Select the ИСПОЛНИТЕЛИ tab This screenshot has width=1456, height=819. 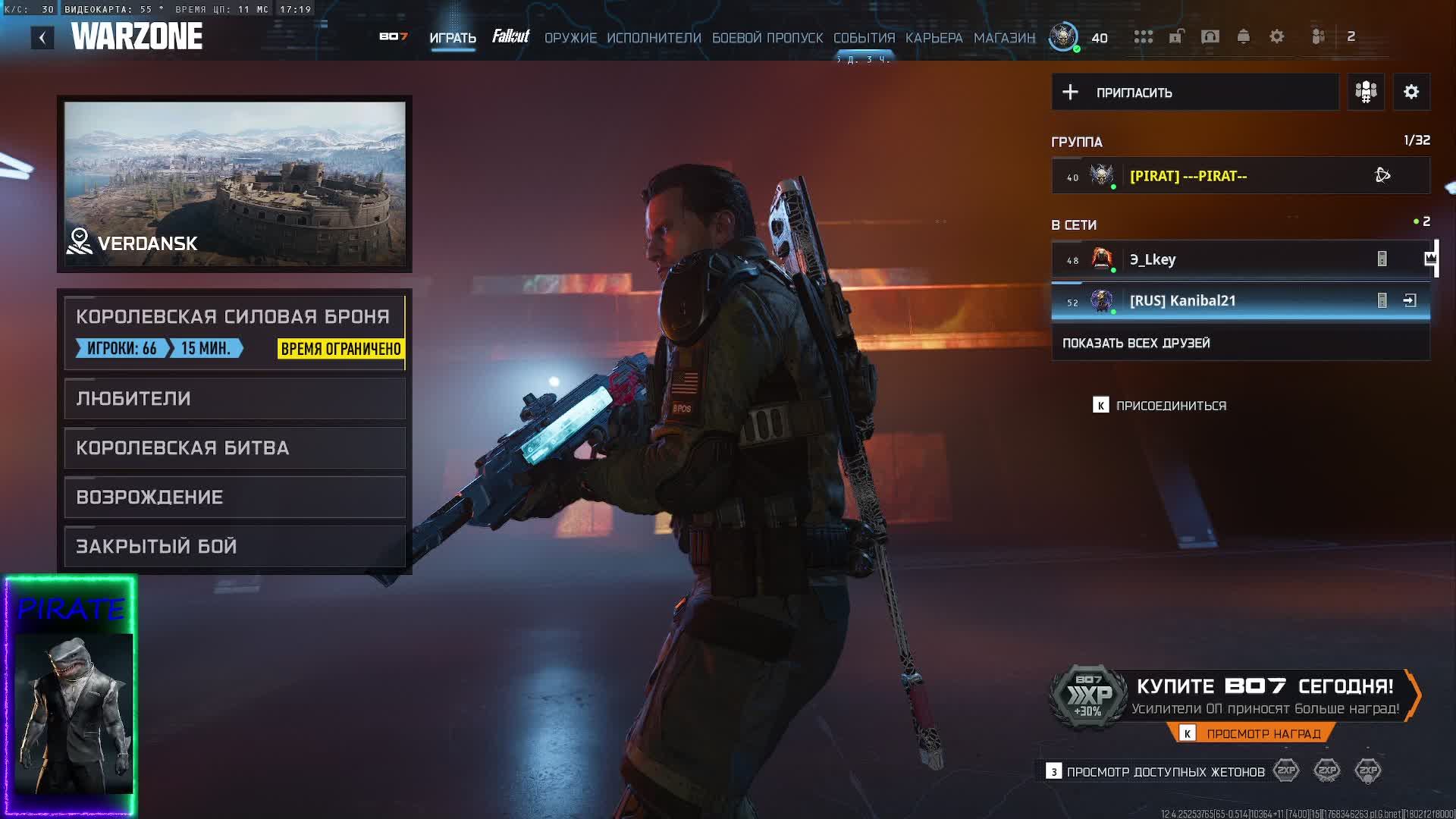[x=654, y=38]
